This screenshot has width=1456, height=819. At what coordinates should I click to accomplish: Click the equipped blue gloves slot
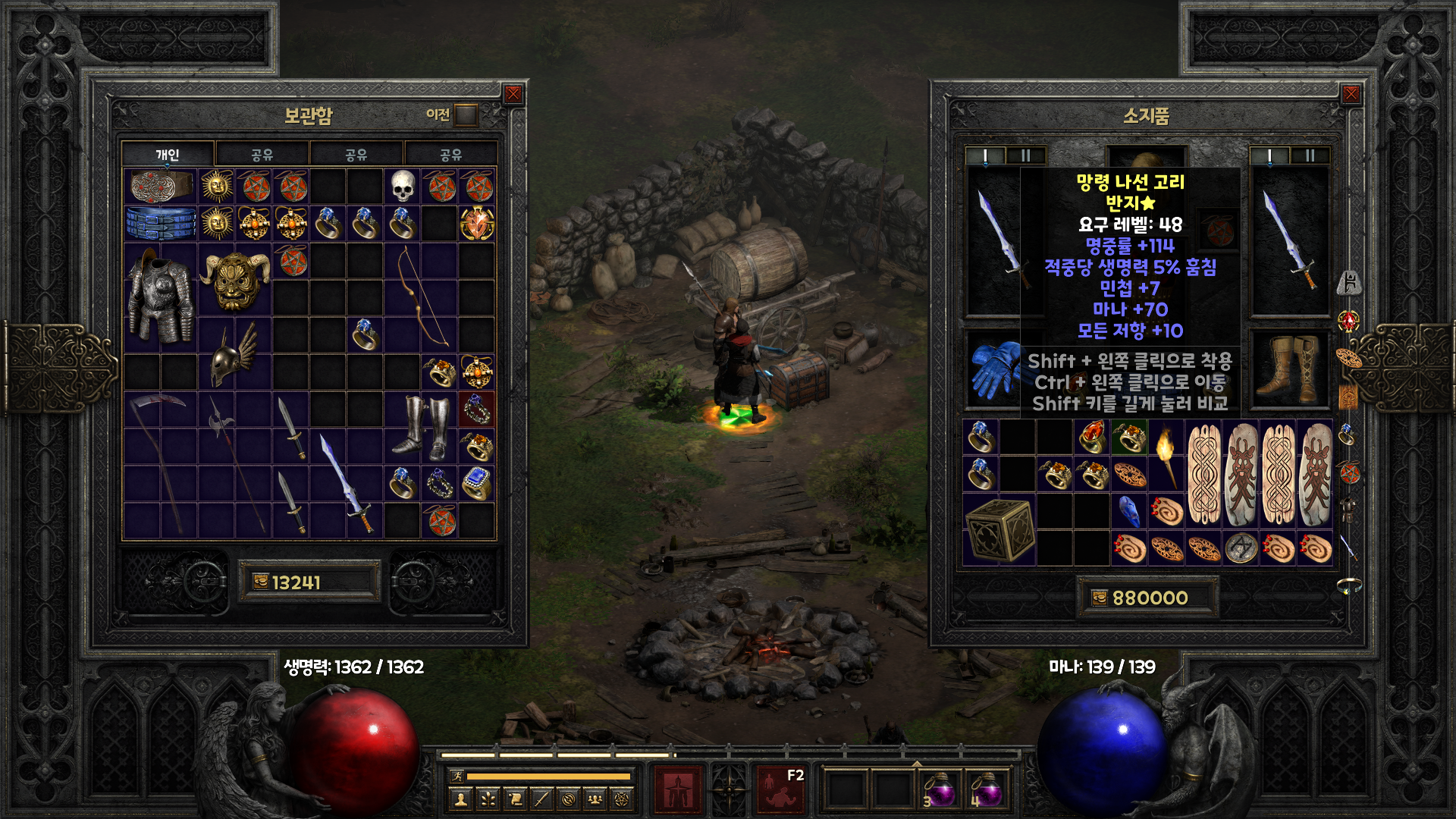995,369
